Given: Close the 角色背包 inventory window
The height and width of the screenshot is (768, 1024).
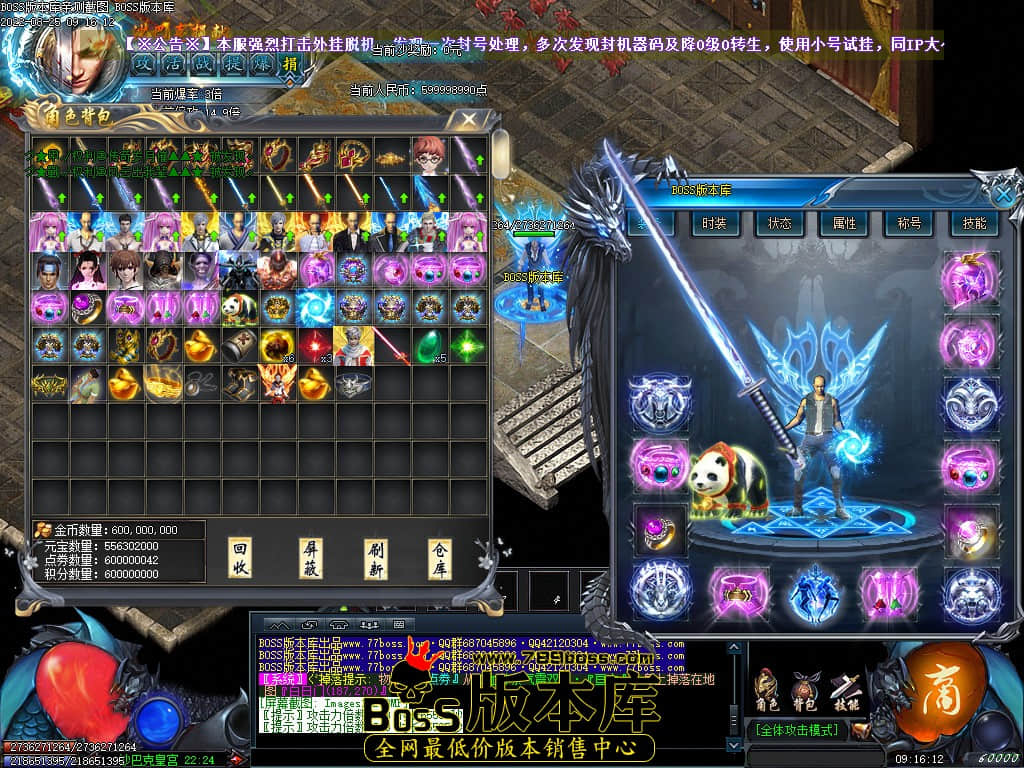Looking at the screenshot, I should (466, 121).
